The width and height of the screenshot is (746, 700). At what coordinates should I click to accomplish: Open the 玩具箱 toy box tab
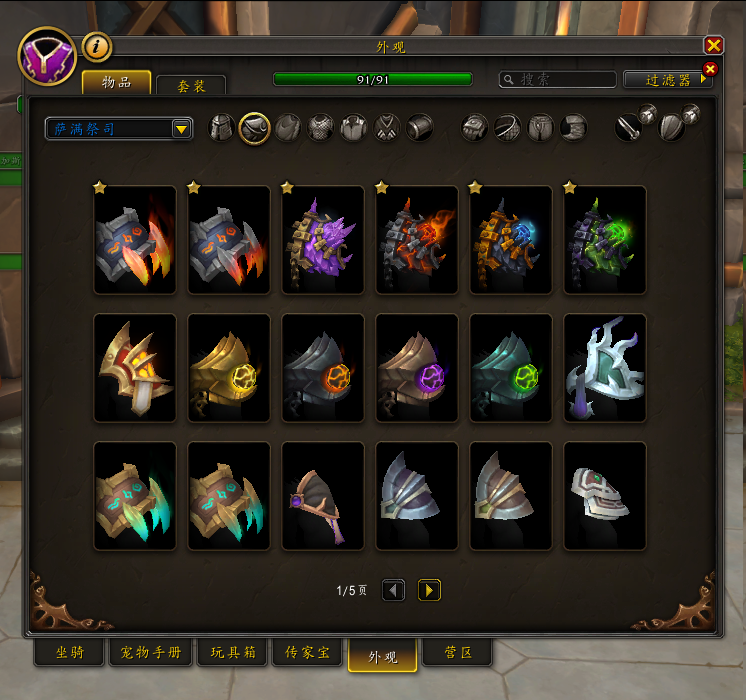233,653
